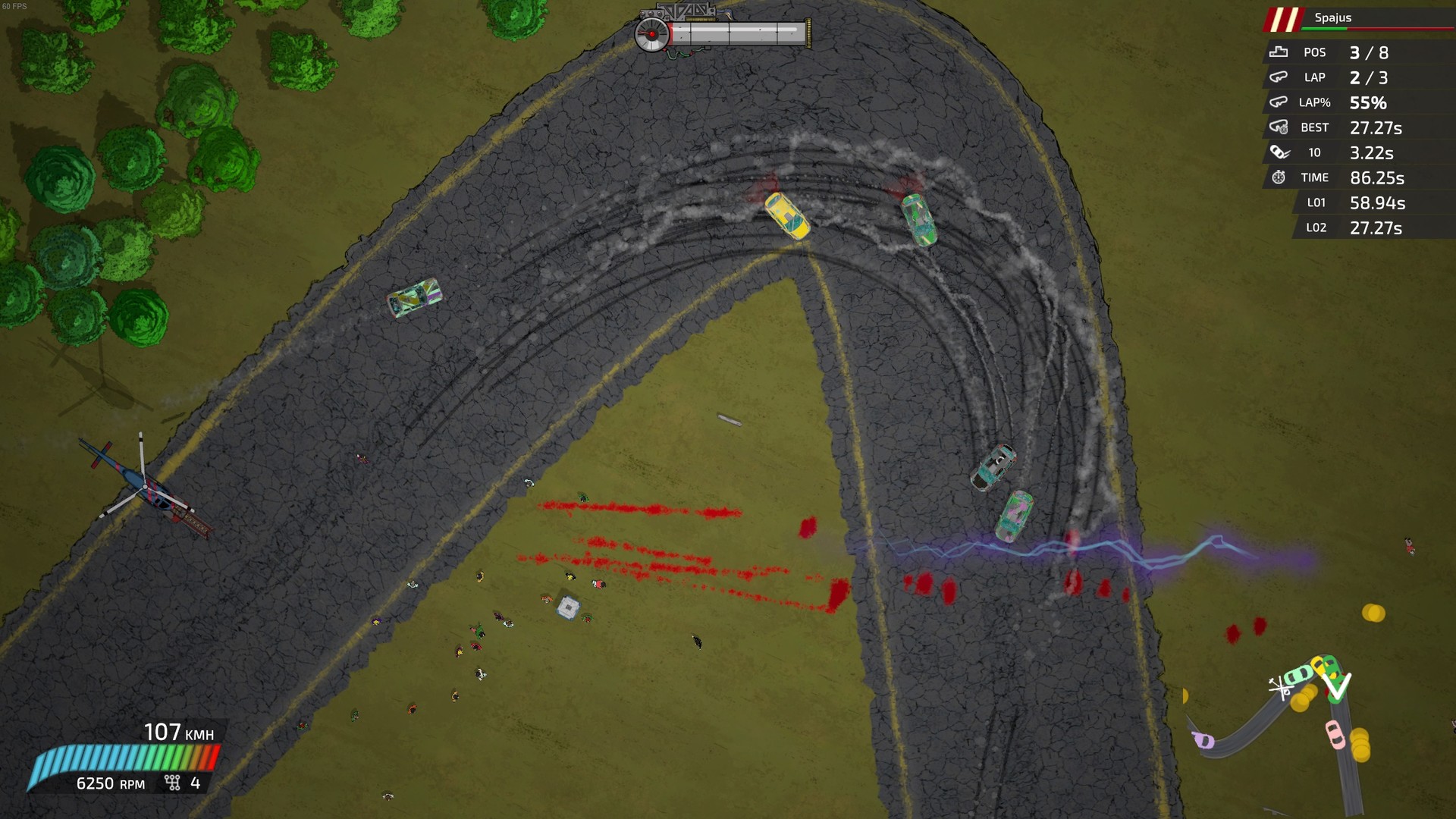Image resolution: width=1456 pixels, height=819 pixels.
Task: Click the podium icon beside POS
Action: (1279, 52)
